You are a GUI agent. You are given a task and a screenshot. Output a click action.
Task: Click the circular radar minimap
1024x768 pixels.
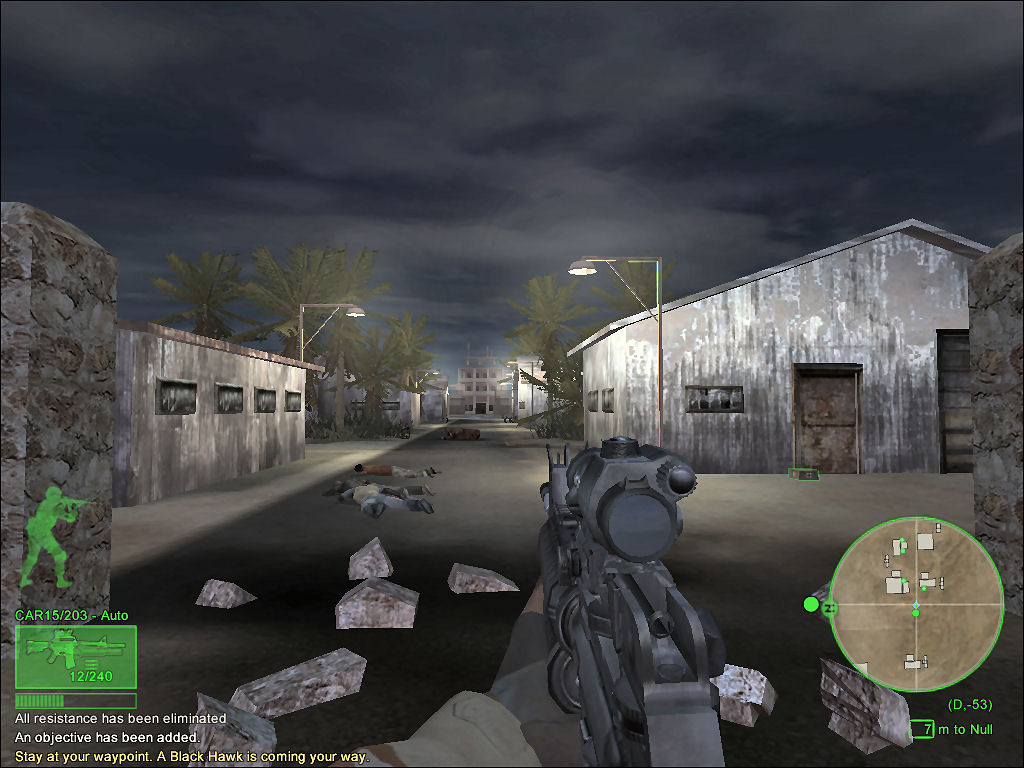tap(916, 604)
